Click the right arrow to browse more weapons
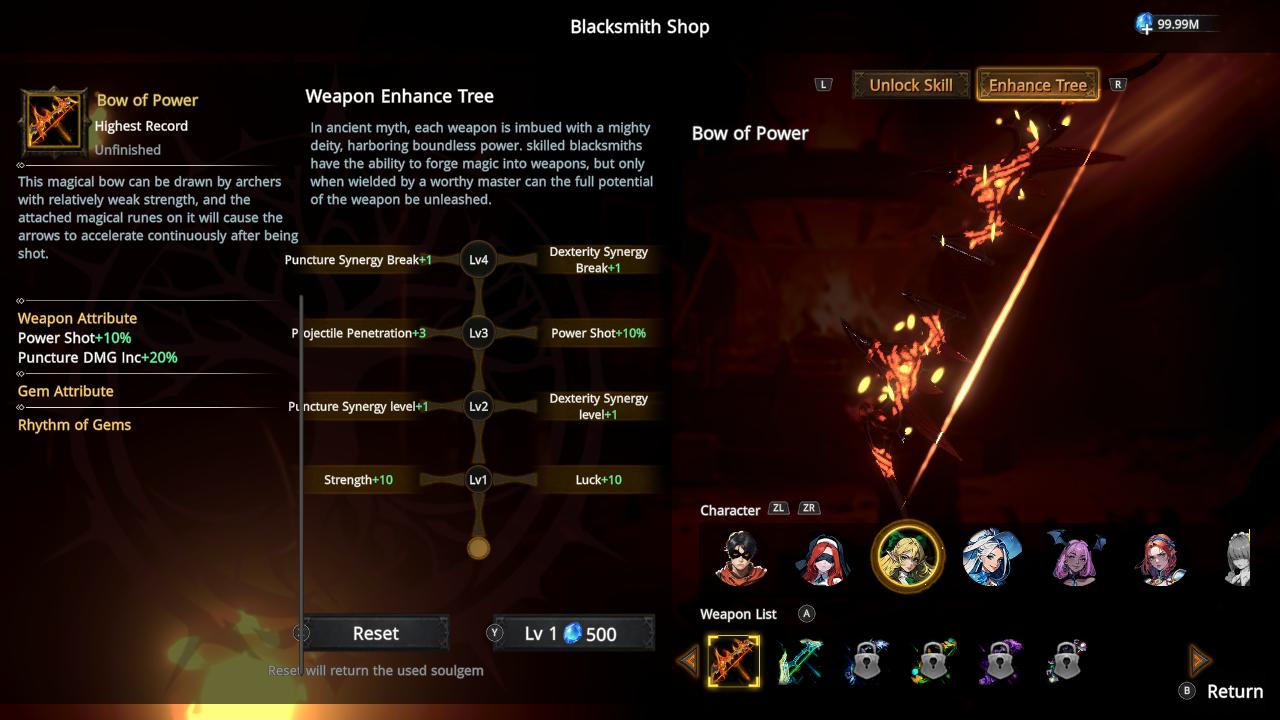 tap(1198, 659)
